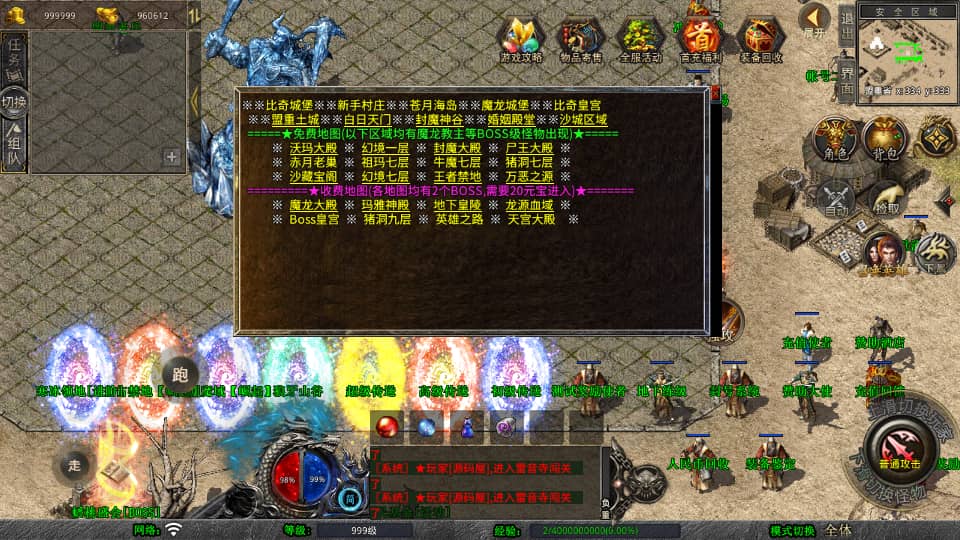960x540 pixels.
Task: Click the 展开 expand arrow button
Action: (x=814, y=19)
